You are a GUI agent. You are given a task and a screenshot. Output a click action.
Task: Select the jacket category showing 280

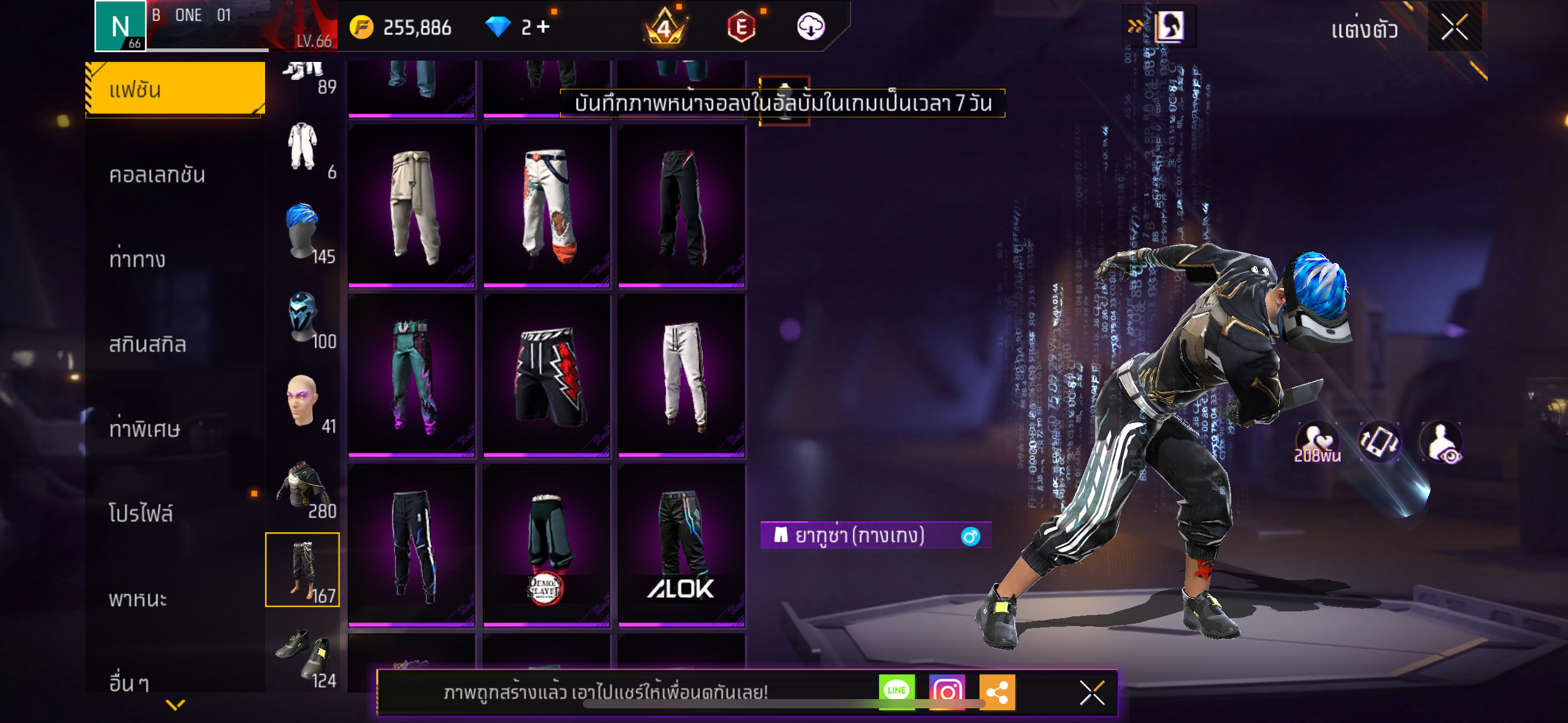pyautogui.click(x=304, y=486)
